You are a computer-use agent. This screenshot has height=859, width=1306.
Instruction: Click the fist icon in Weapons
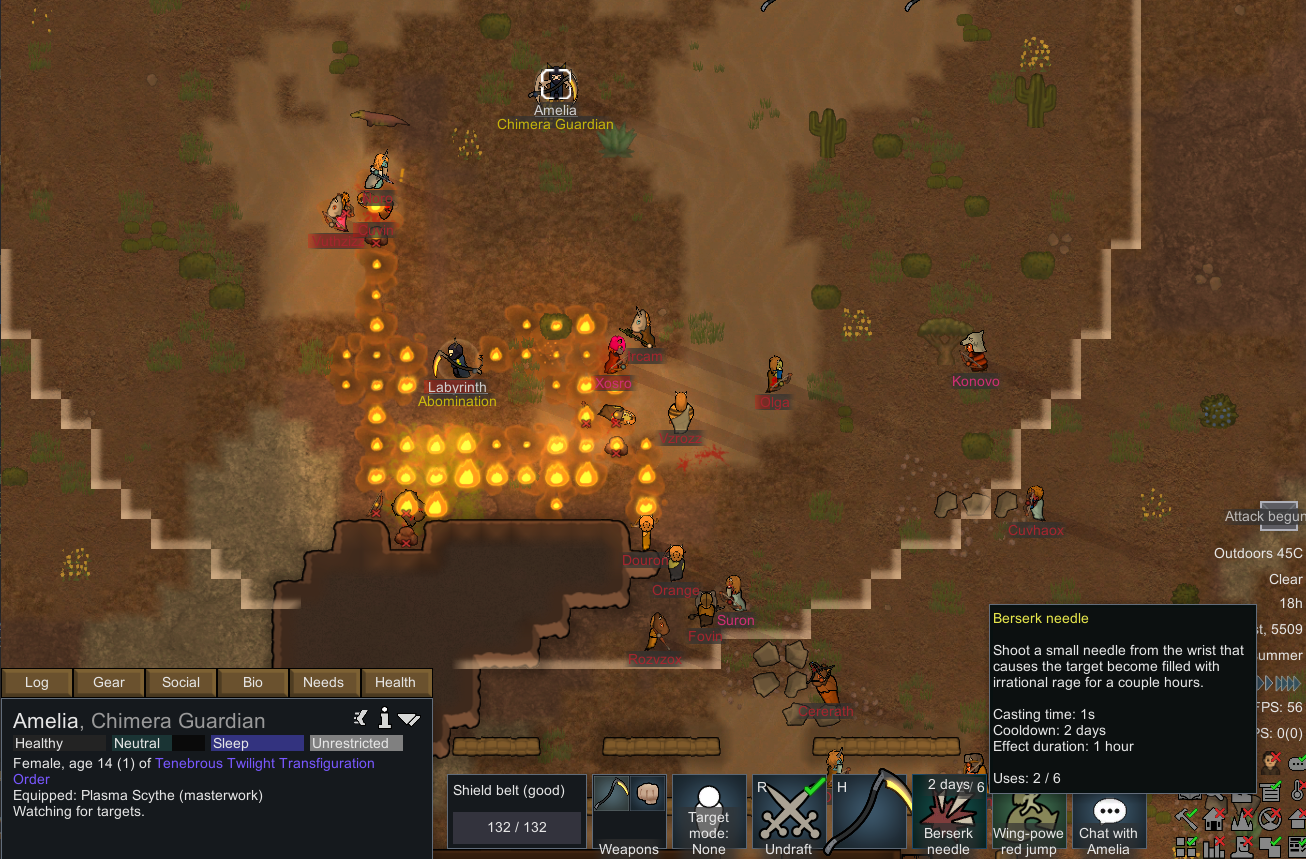coord(645,794)
